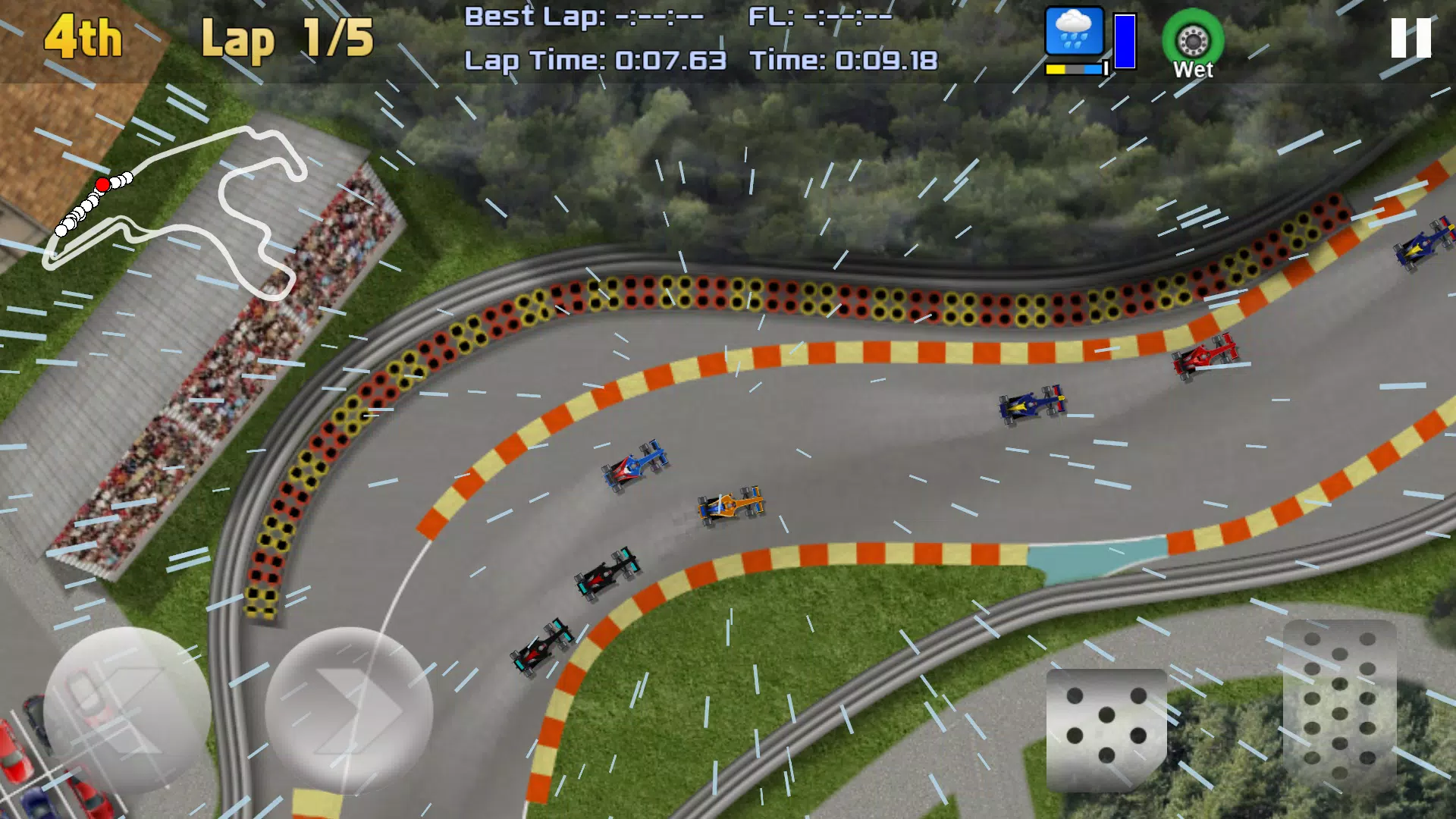
Task: Toggle the weather panel above the fuel gauge
Action: coord(1073,32)
